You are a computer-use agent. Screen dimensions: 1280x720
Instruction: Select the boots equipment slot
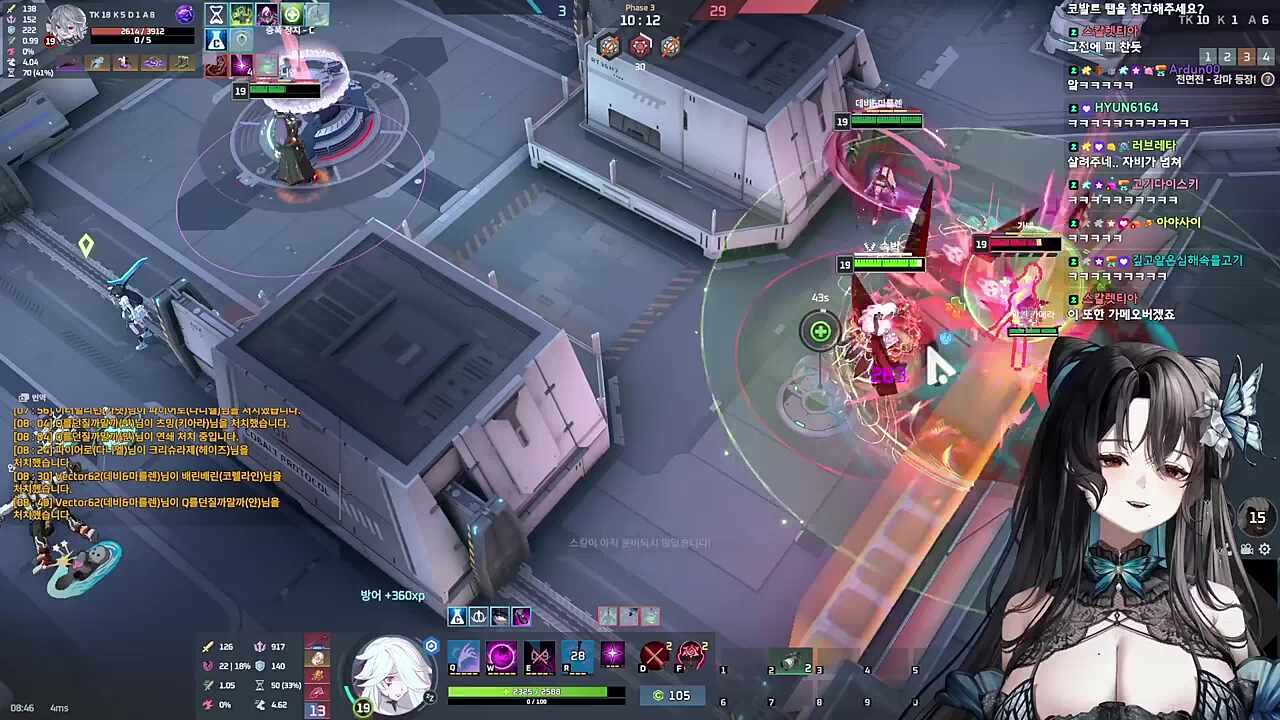pyautogui.click(x=182, y=62)
